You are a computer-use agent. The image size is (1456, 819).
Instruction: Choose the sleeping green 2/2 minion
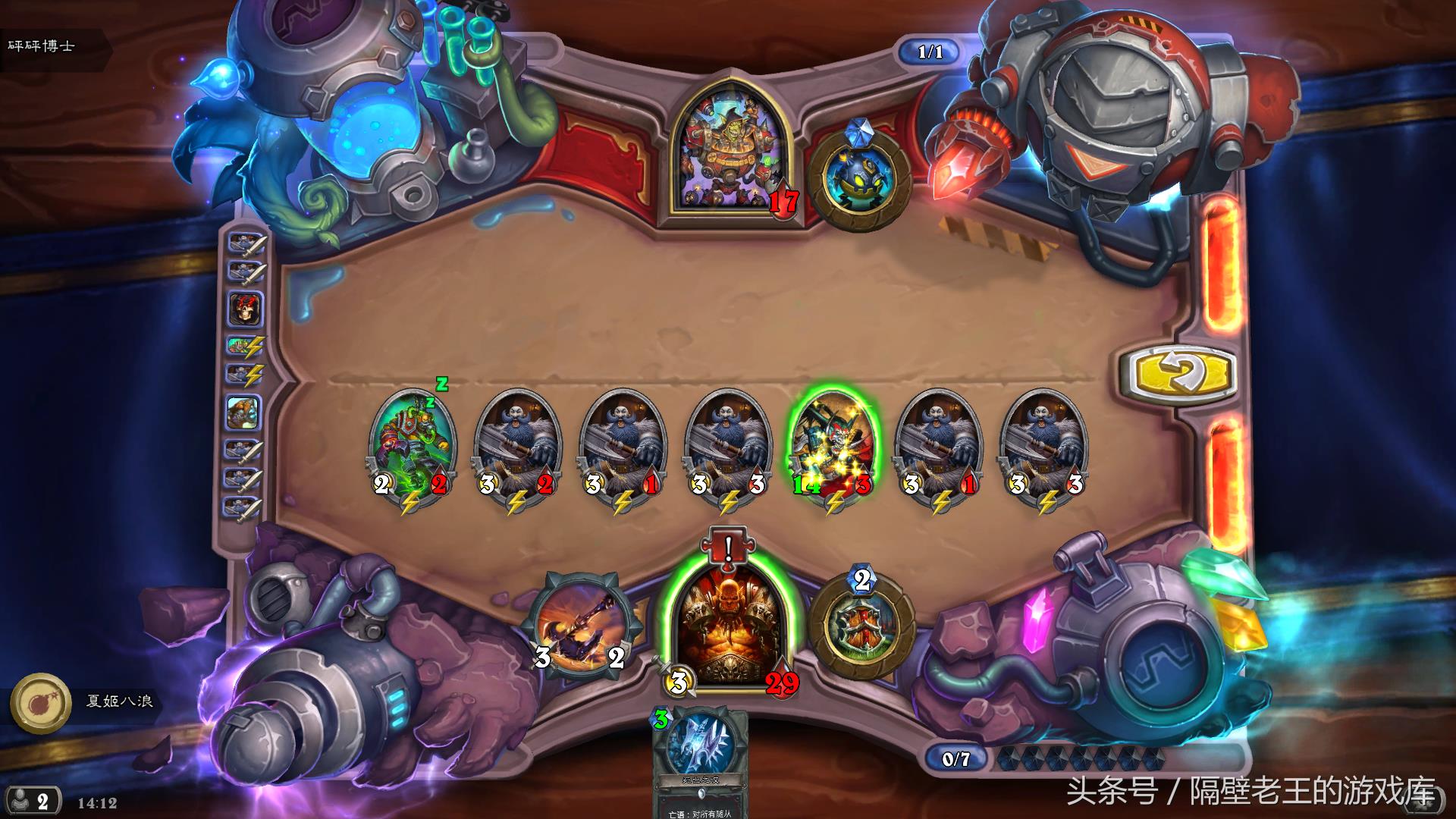412,447
